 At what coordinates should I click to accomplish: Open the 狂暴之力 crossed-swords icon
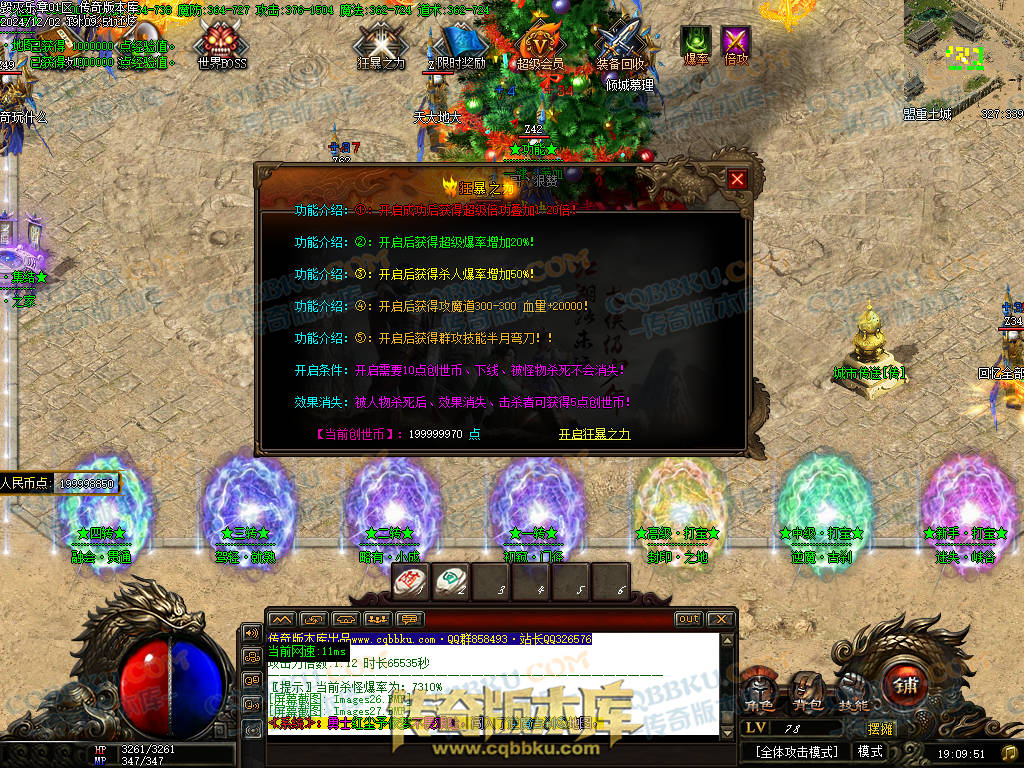[380, 43]
